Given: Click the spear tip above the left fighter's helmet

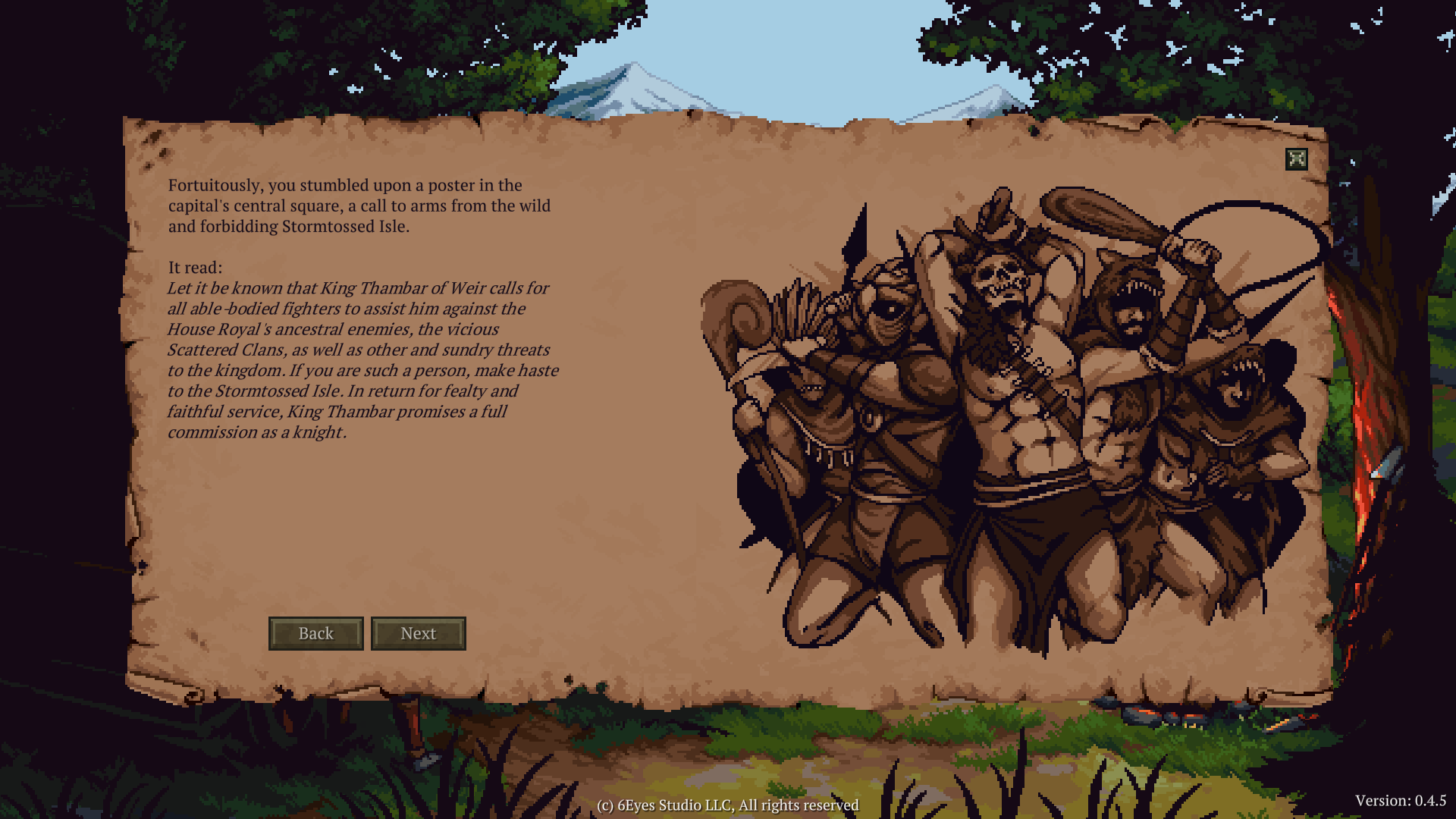Looking at the screenshot, I should 857,227.
